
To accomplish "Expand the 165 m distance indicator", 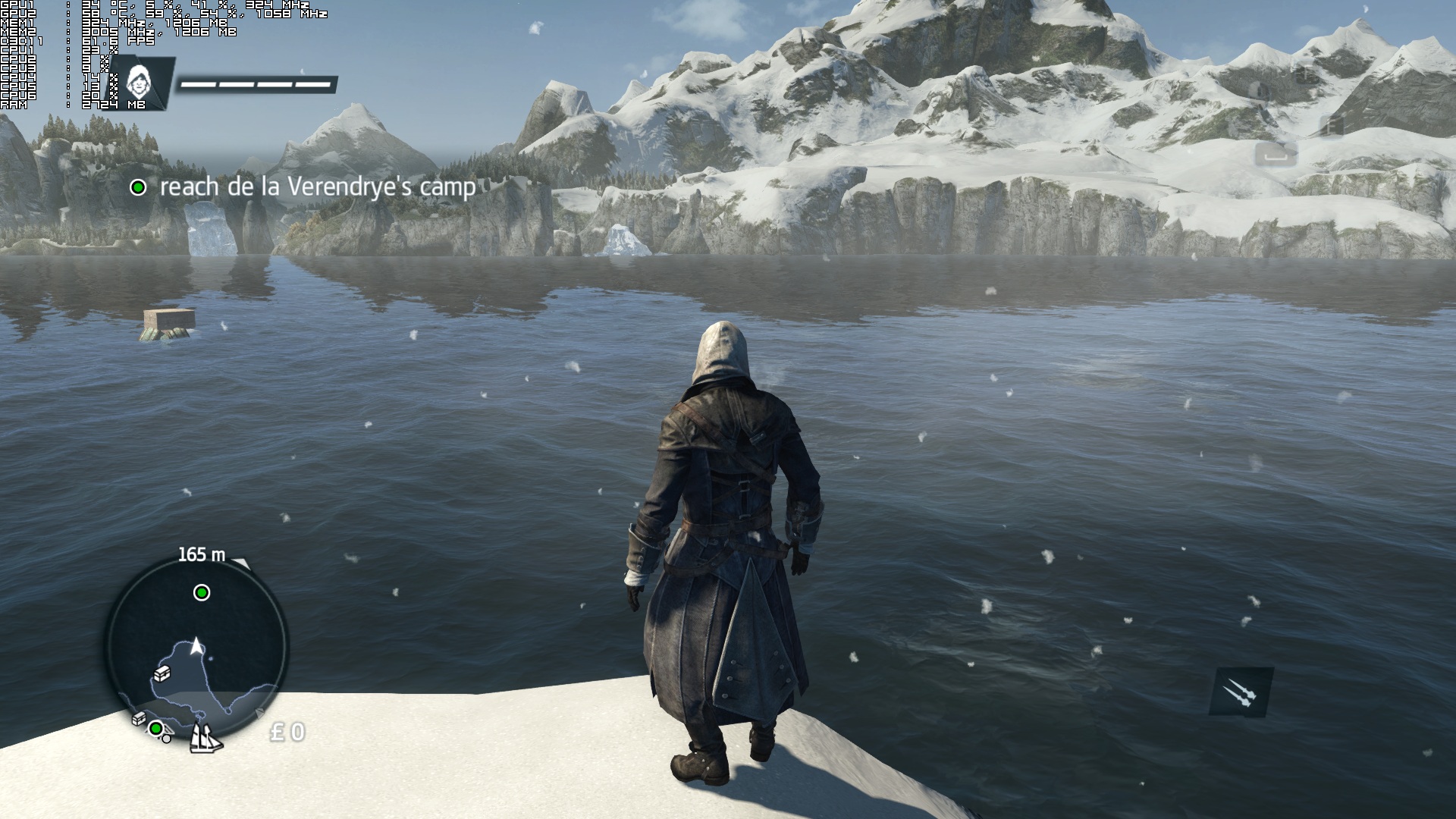I will coord(202,555).
